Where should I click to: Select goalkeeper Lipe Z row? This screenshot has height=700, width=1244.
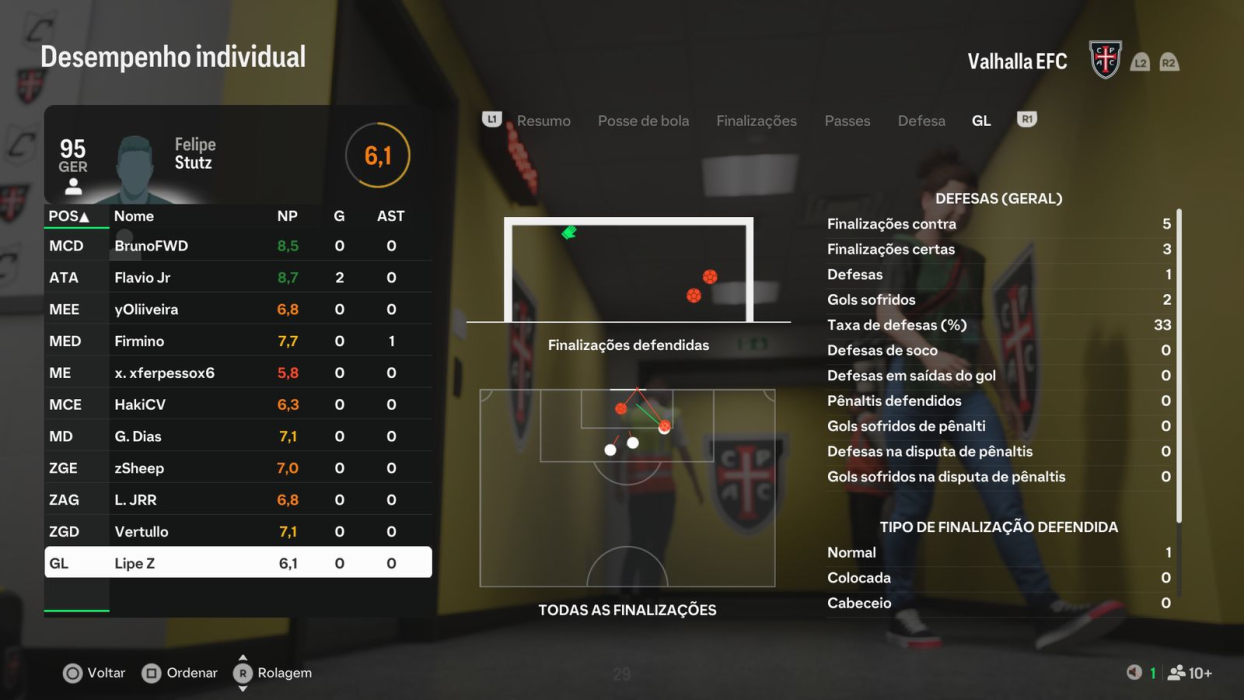coord(238,563)
